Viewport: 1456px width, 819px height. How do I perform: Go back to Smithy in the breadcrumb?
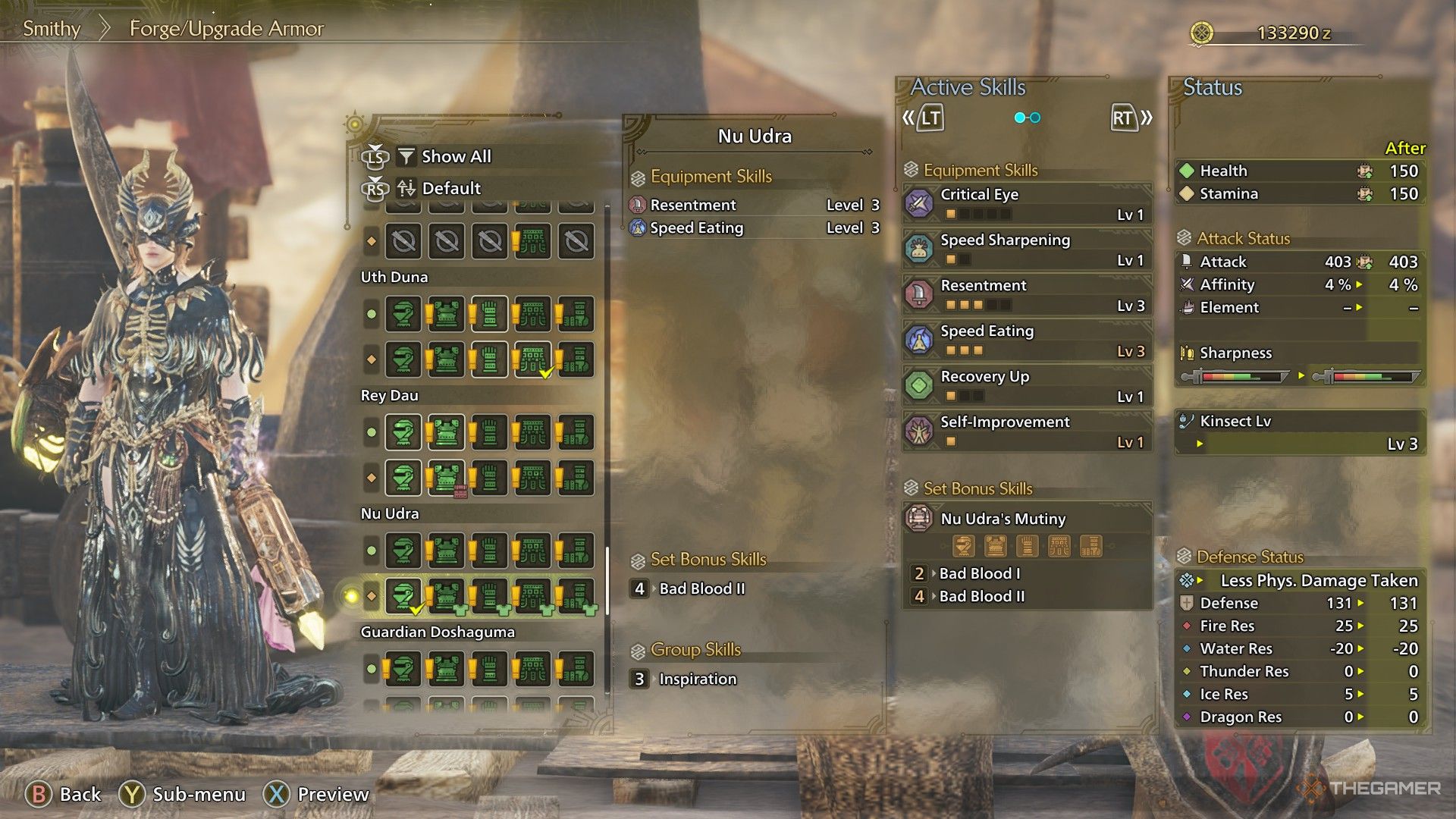(x=52, y=29)
